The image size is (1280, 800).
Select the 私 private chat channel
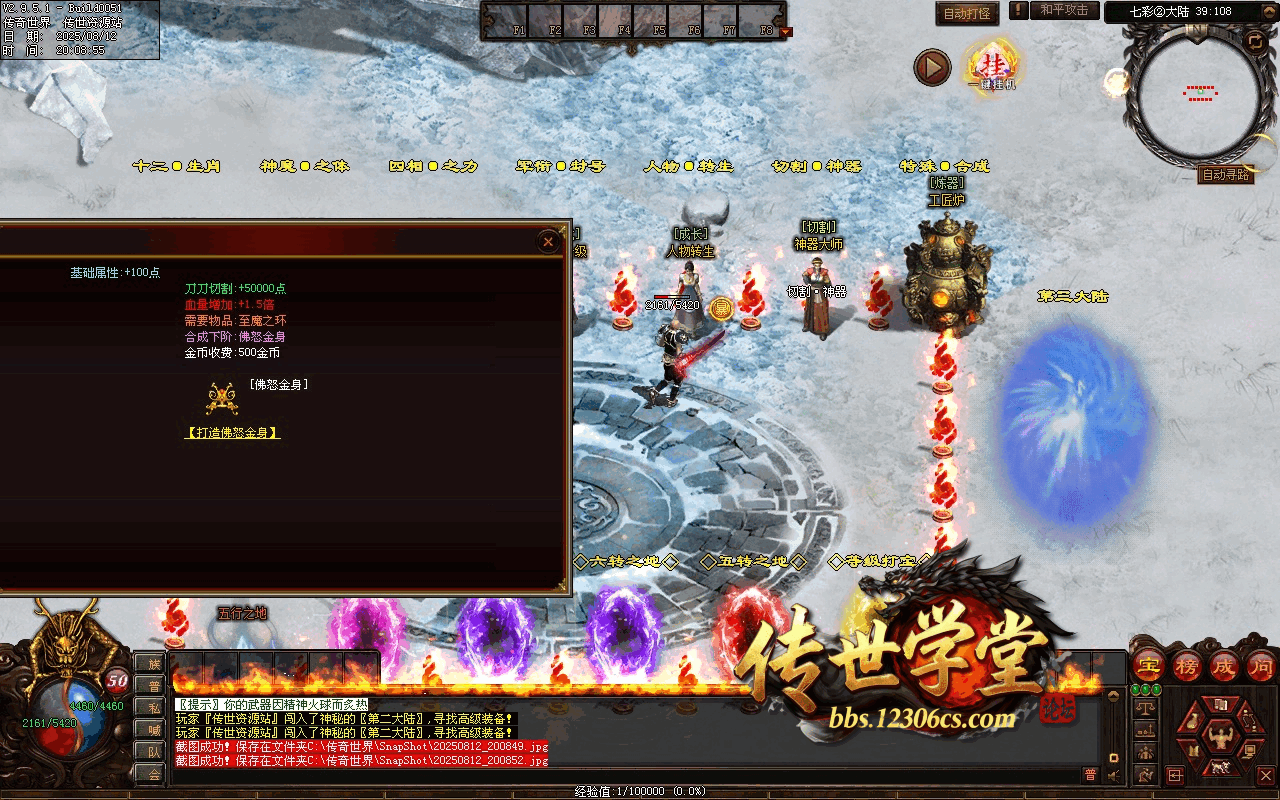click(153, 707)
